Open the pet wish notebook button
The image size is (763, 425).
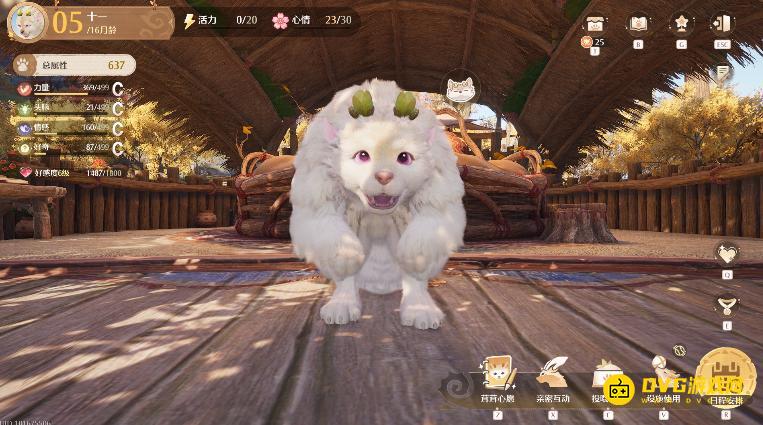click(x=497, y=379)
